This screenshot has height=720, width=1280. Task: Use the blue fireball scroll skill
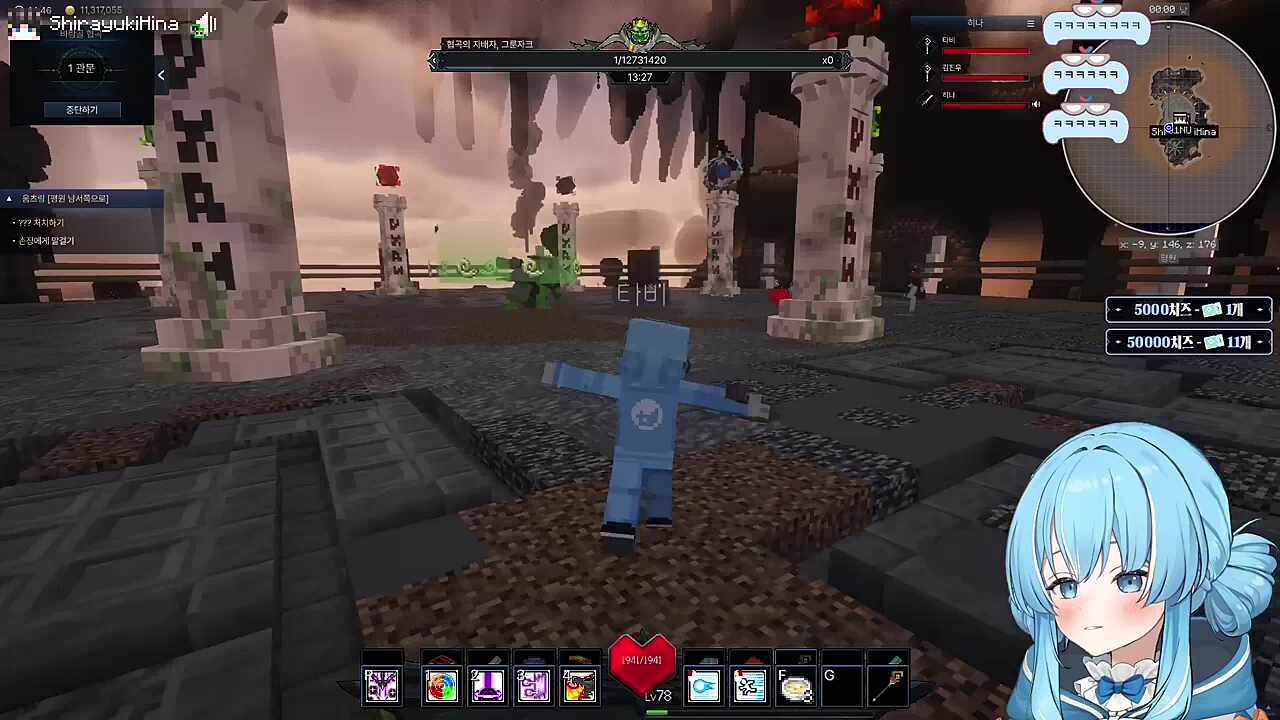[x=704, y=686]
